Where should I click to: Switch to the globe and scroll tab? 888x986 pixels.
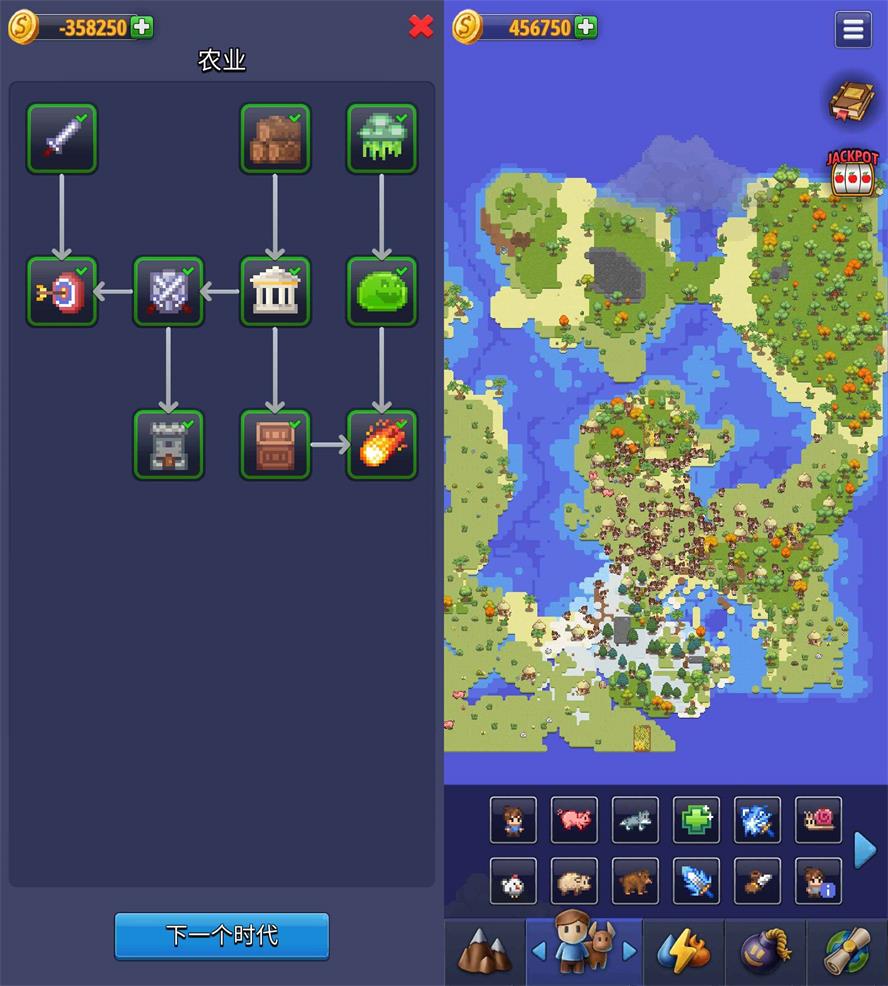[846, 952]
